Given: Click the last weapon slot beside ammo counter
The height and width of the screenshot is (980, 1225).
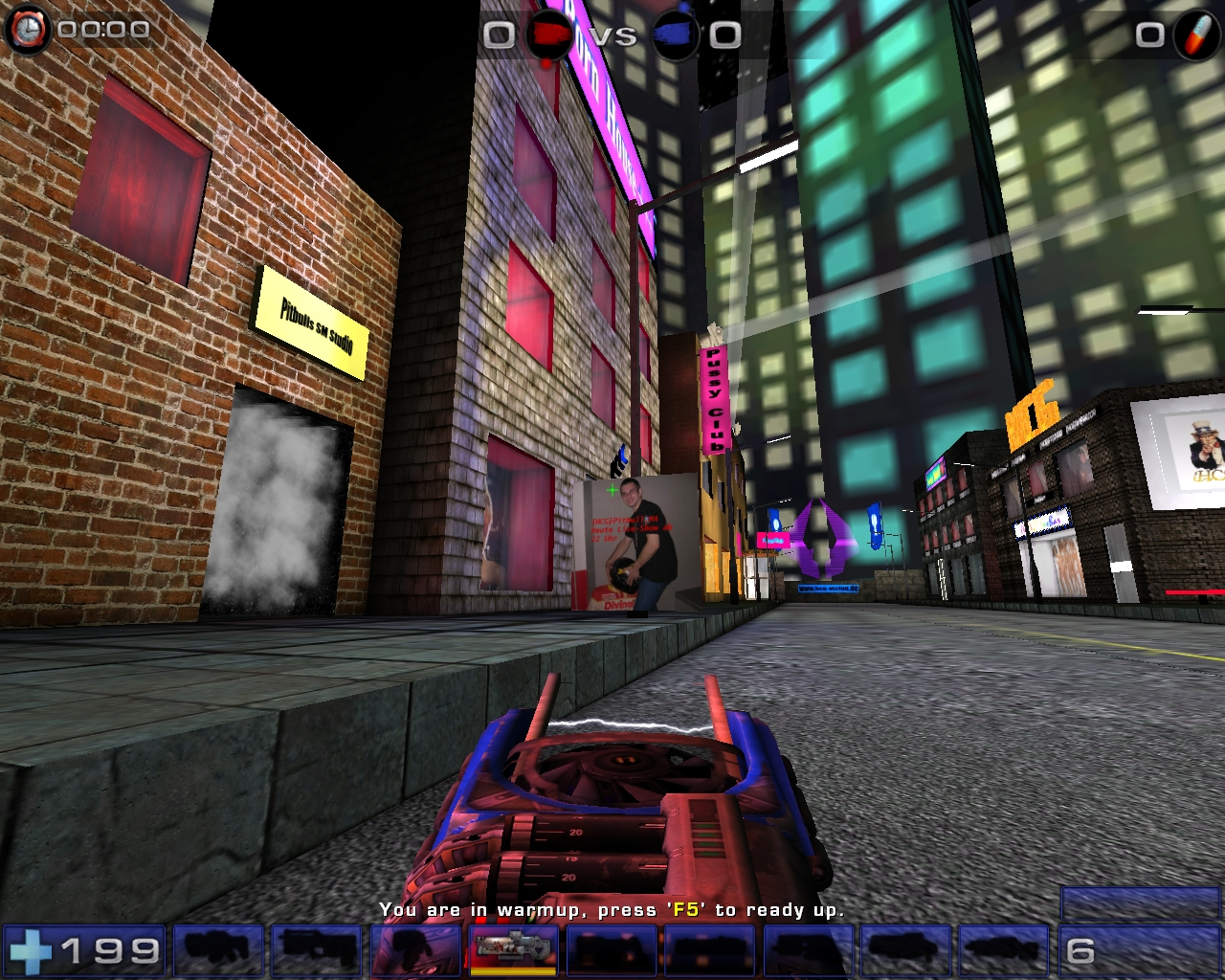Looking at the screenshot, I should click(x=1006, y=951).
